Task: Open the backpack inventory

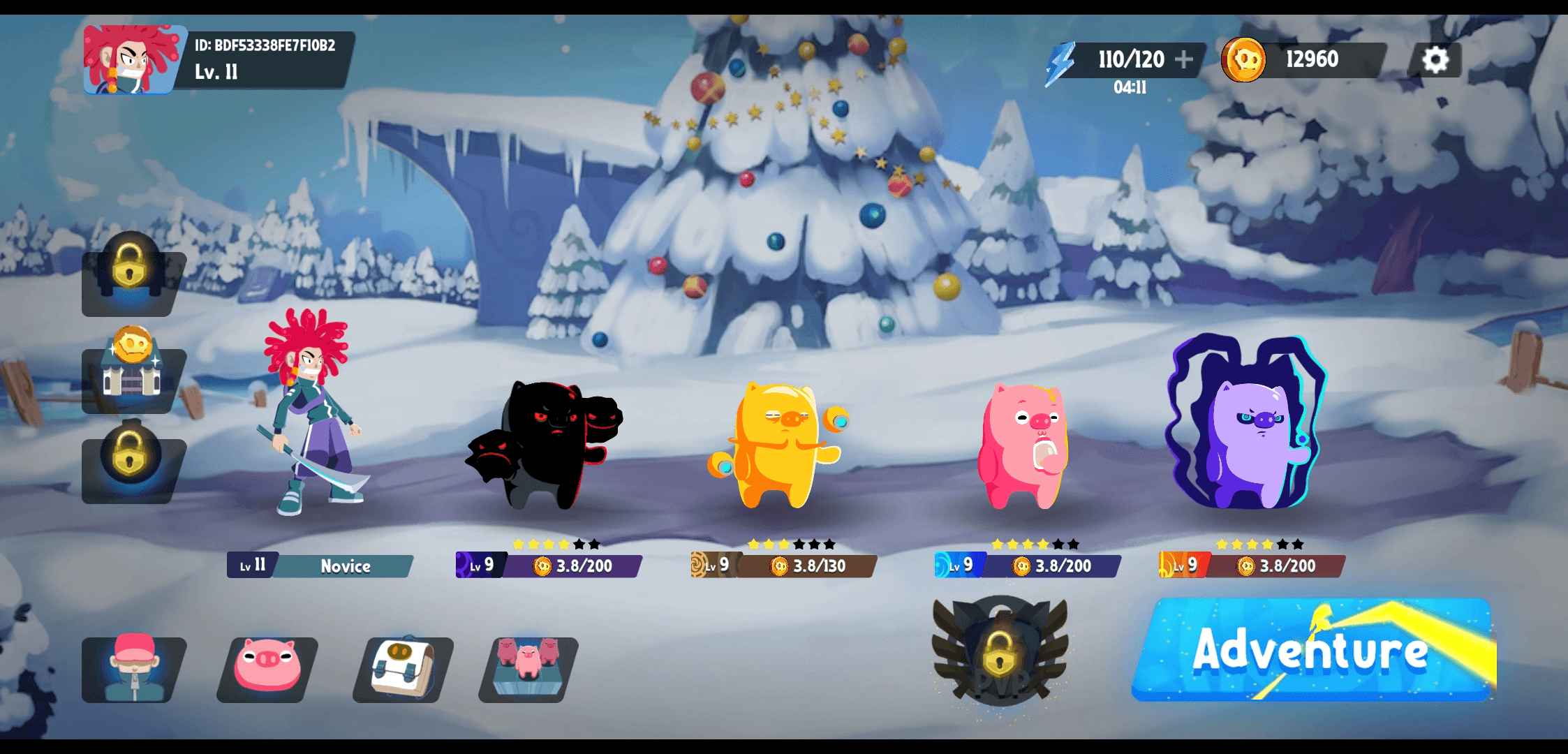Action: coord(403,669)
